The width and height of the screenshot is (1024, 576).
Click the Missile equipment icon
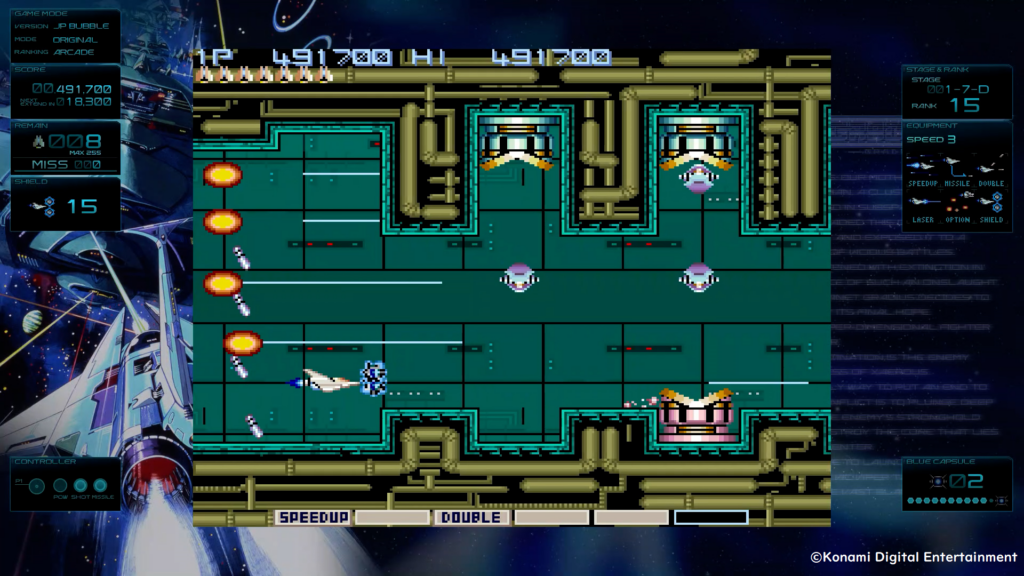coord(953,166)
